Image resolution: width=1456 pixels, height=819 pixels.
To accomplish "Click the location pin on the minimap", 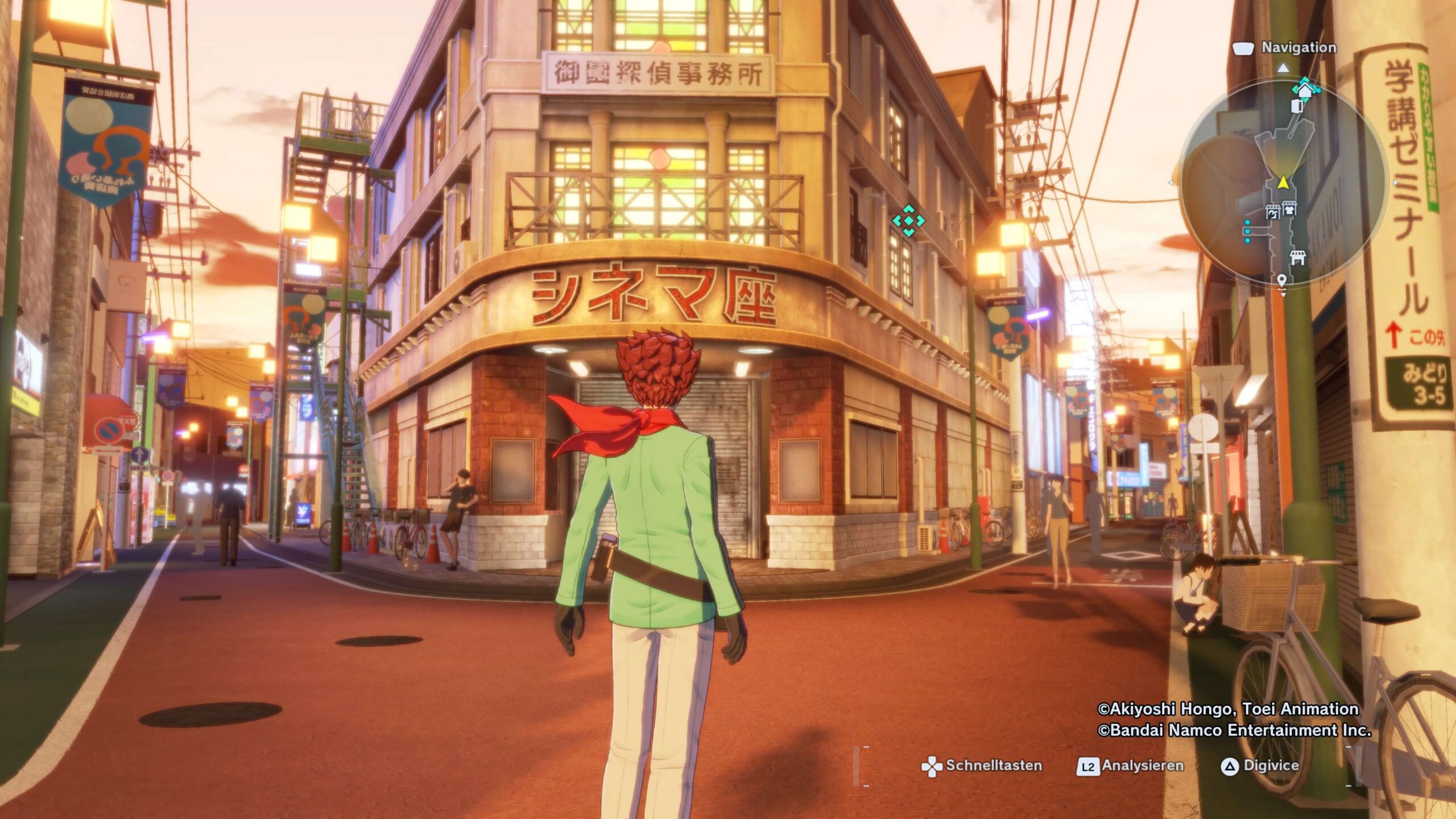I will point(1281,280).
